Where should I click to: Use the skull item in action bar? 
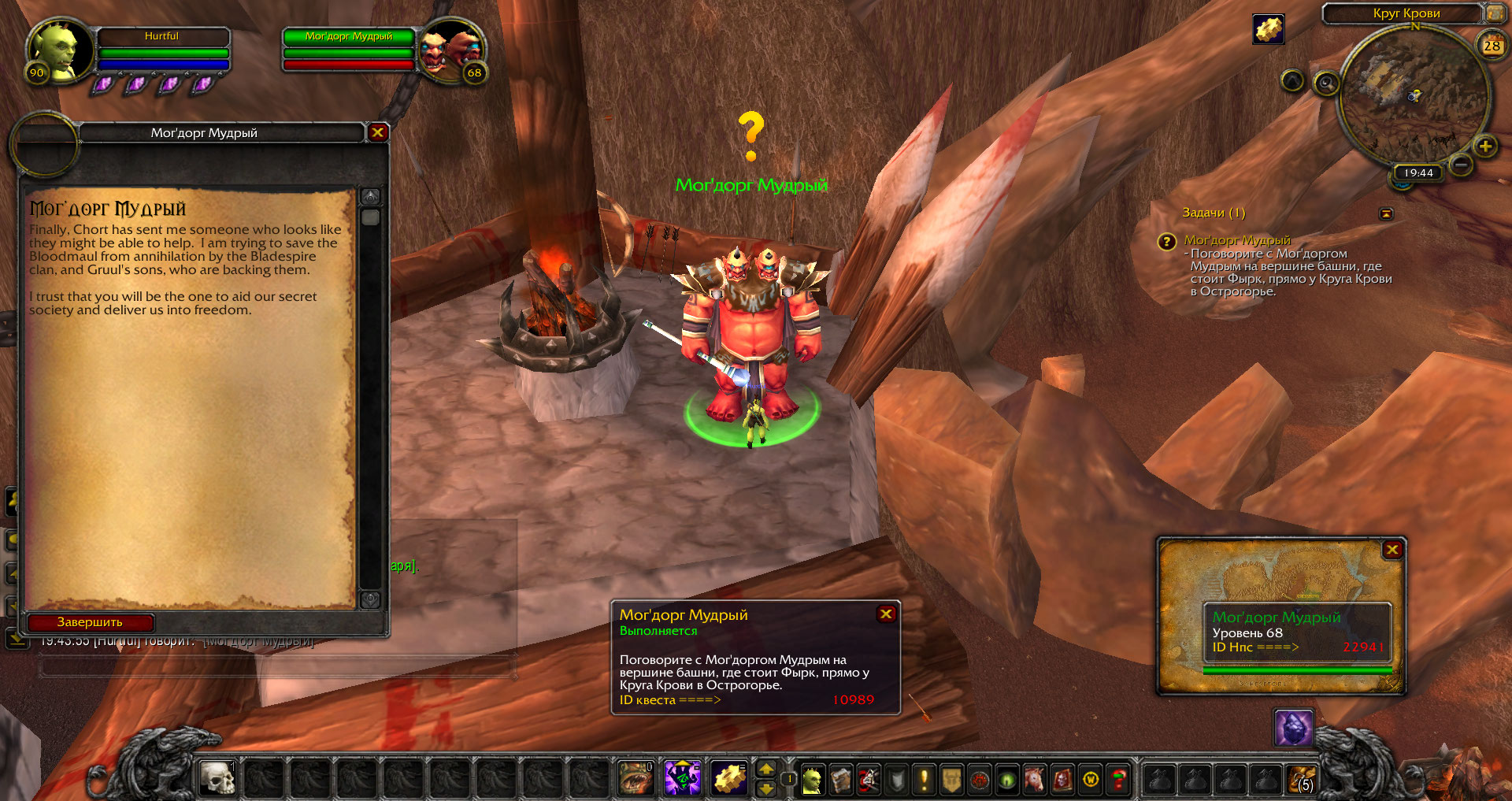pyautogui.click(x=217, y=779)
